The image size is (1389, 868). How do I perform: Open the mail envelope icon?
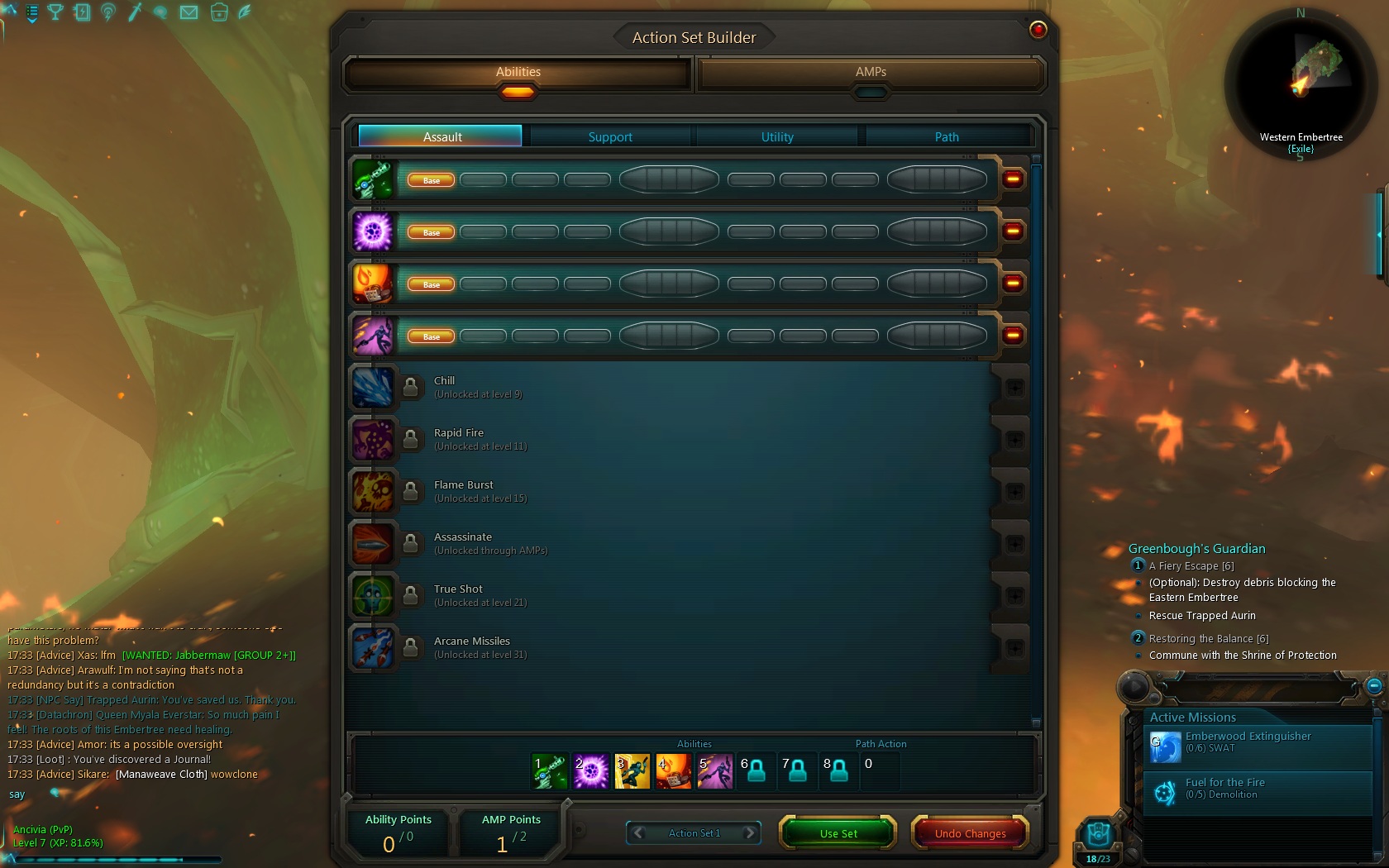click(x=188, y=13)
